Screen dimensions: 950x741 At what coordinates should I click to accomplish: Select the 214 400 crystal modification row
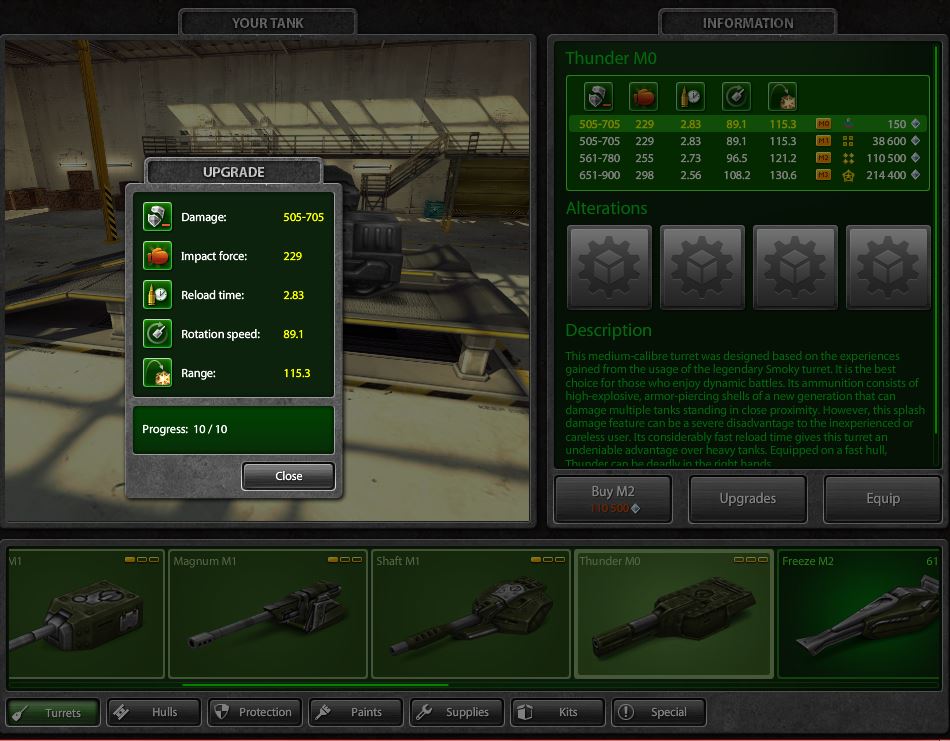point(747,175)
